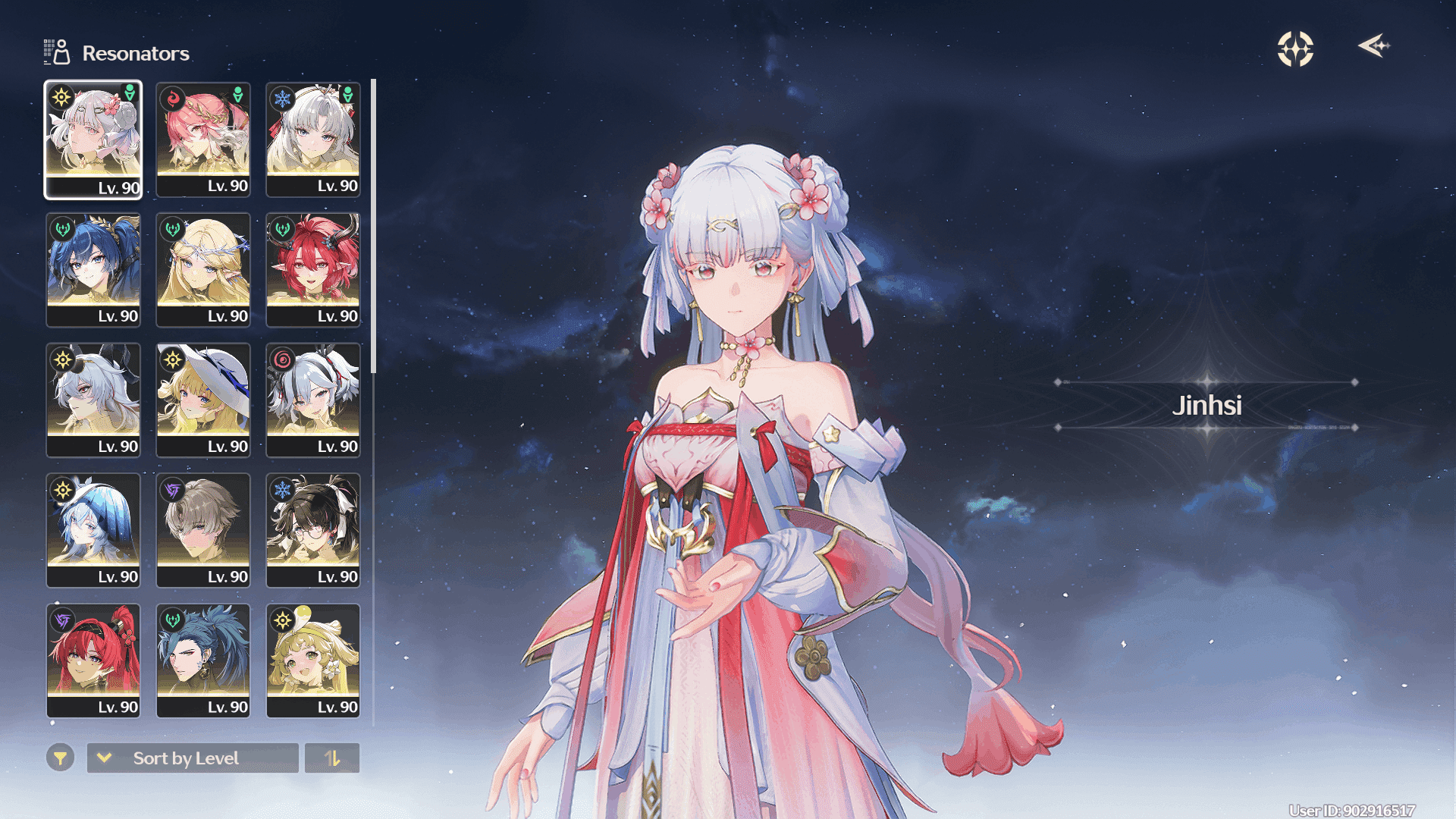Expand the chevron inside the sort bar
The width and height of the screenshot is (1456, 819).
pyautogui.click(x=105, y=758)
